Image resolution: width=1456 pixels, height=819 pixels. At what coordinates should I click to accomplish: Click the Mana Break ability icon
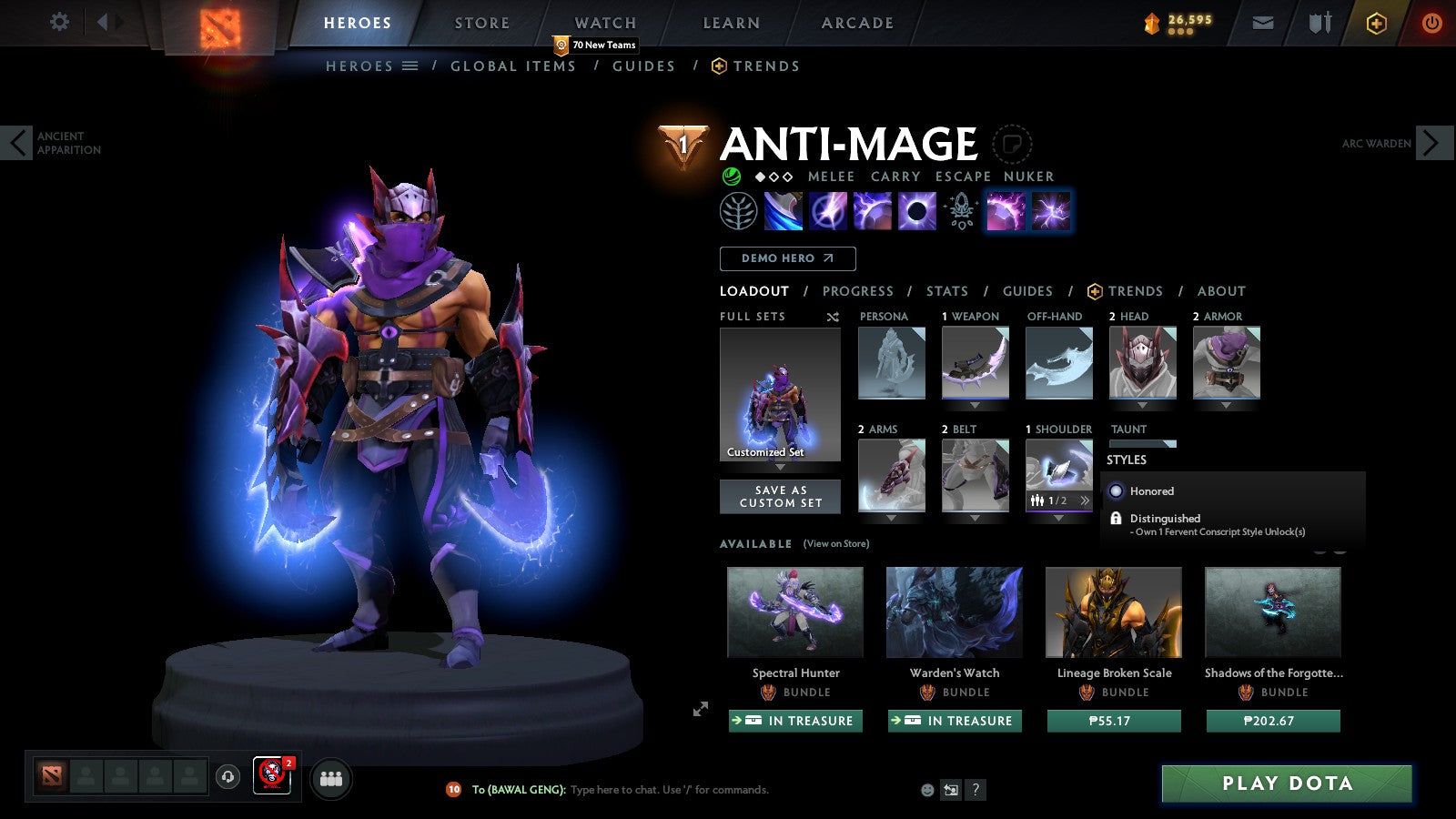tap(784, 210)
